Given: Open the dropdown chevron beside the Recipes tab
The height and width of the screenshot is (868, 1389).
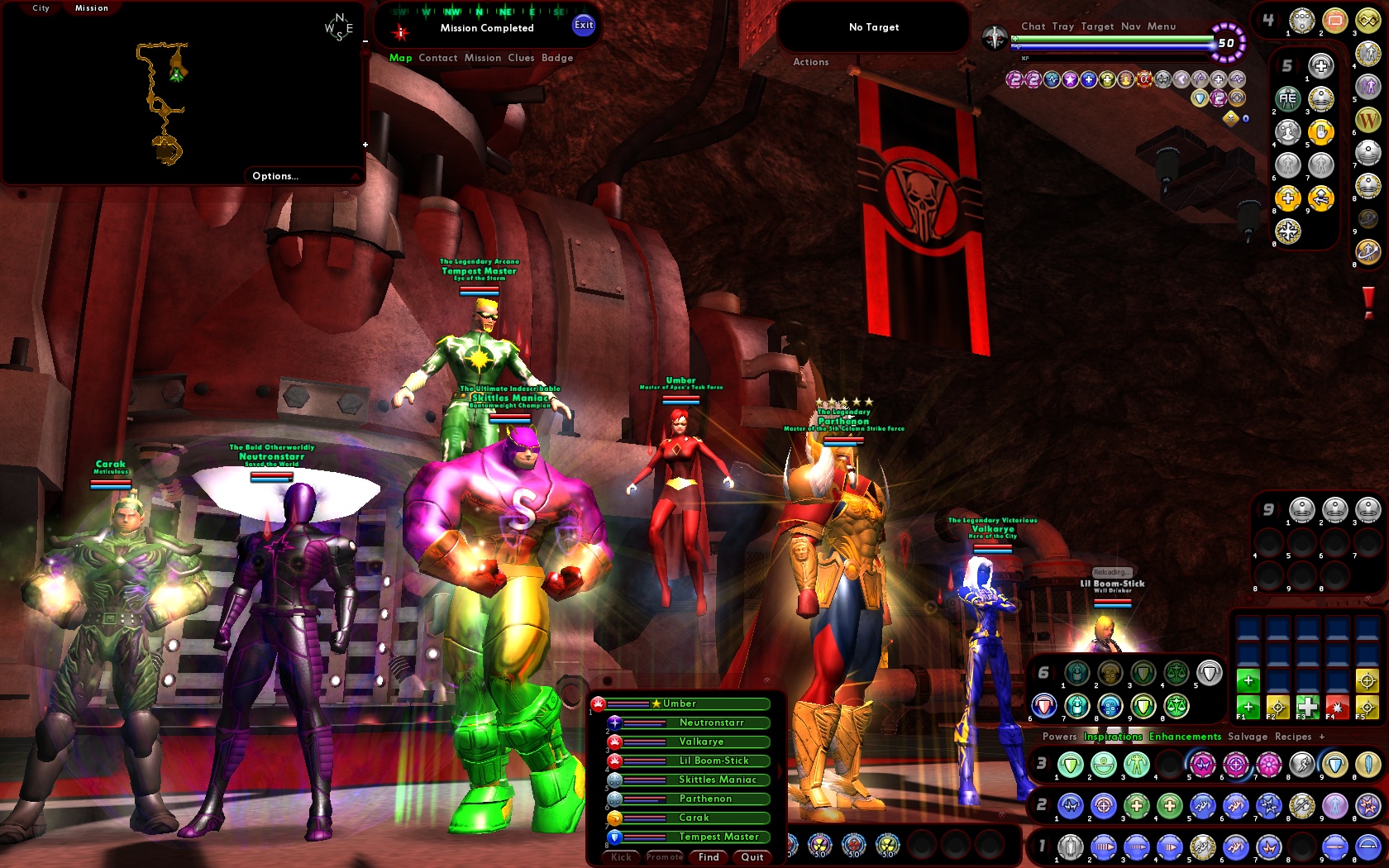Looking at the screenshot, I should pyautogui.click(x=1354, y=737).
